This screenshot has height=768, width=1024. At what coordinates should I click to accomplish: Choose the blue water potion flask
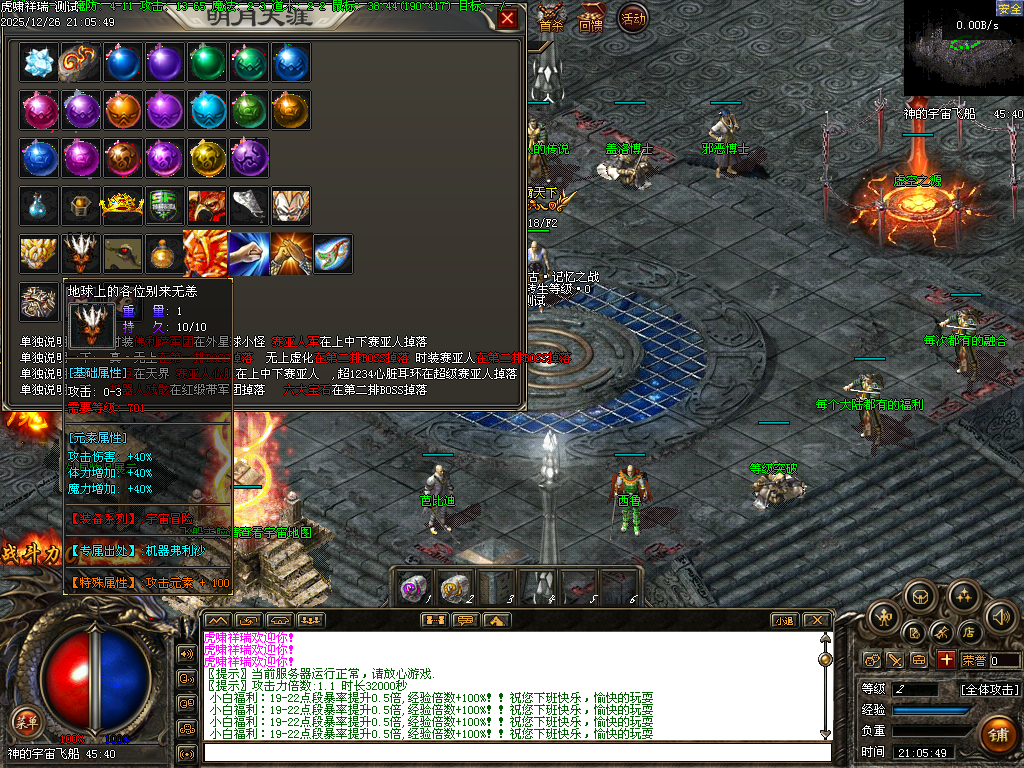tap(39, 206)
